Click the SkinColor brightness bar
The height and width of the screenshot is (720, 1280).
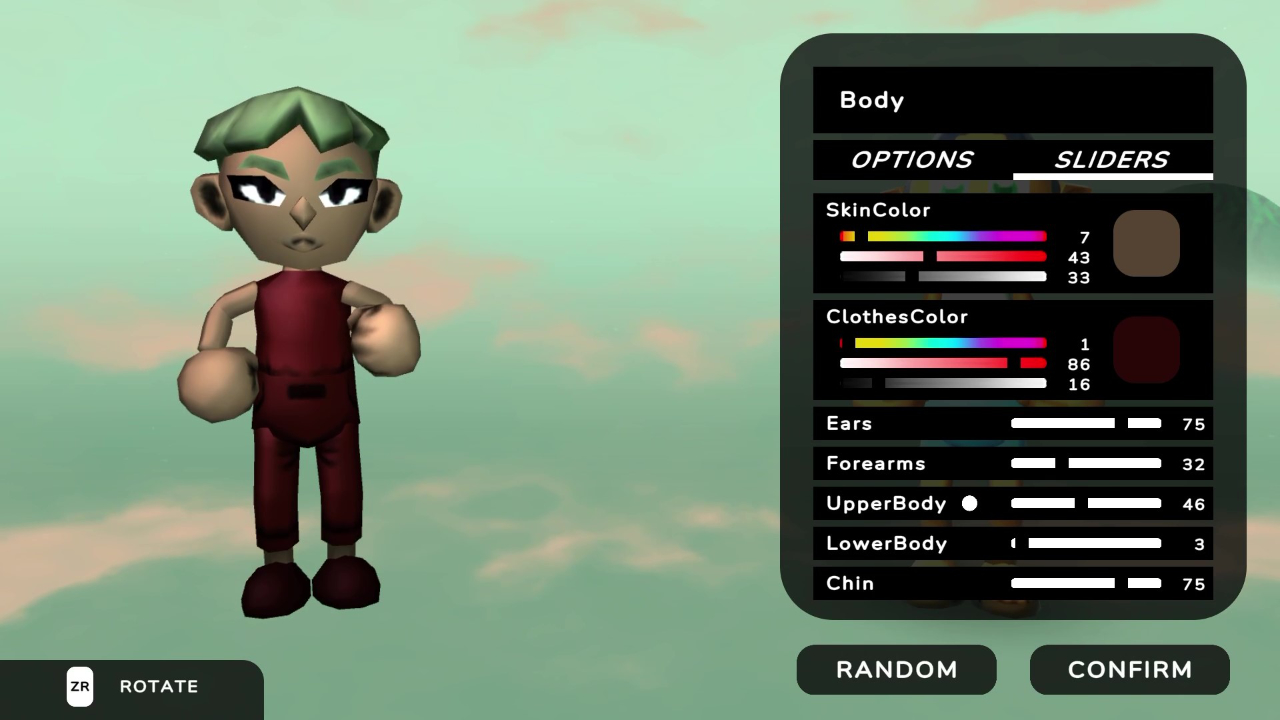point(943,277)
